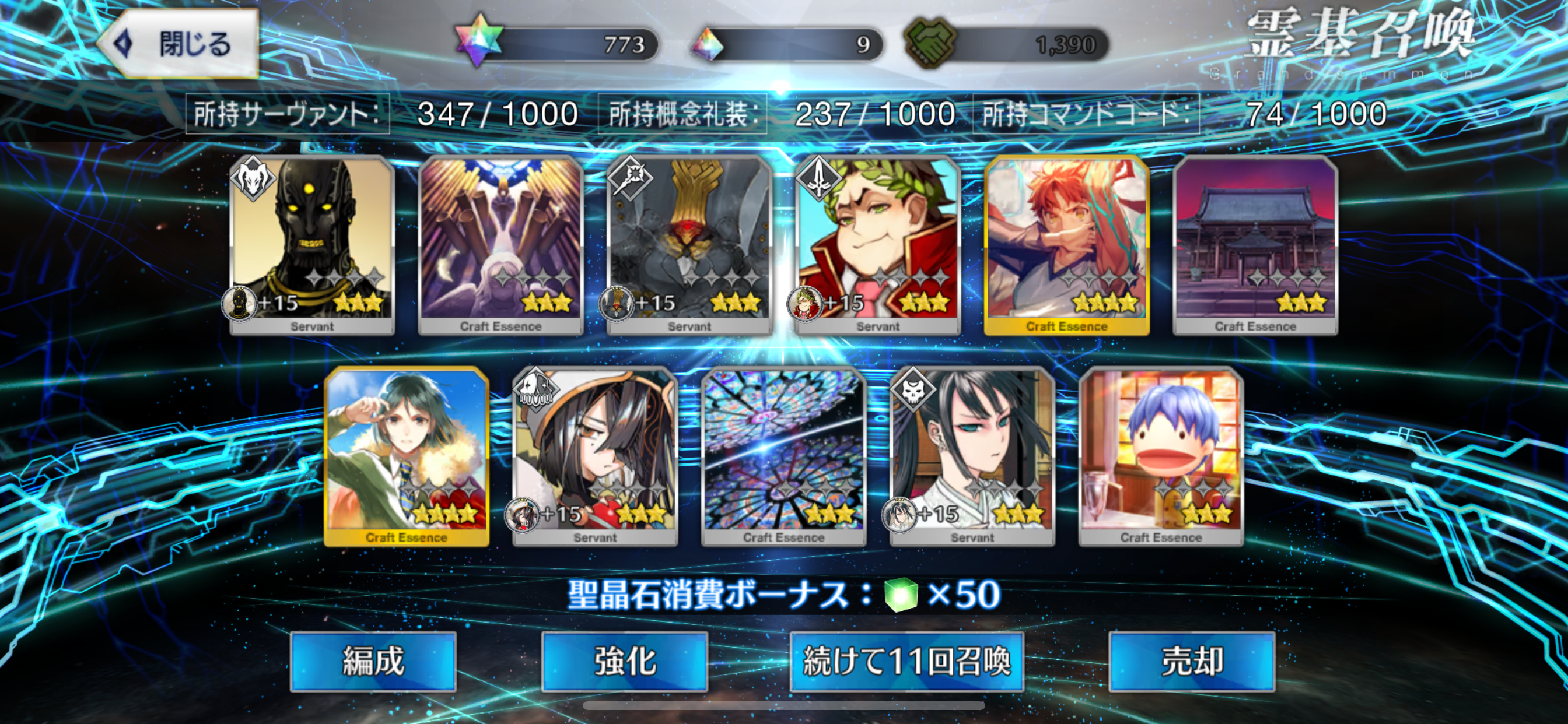Select the dark-haired servant with white hat
Image resolution: width=1568 pixels, height=724 pixels.
(596, 455)
